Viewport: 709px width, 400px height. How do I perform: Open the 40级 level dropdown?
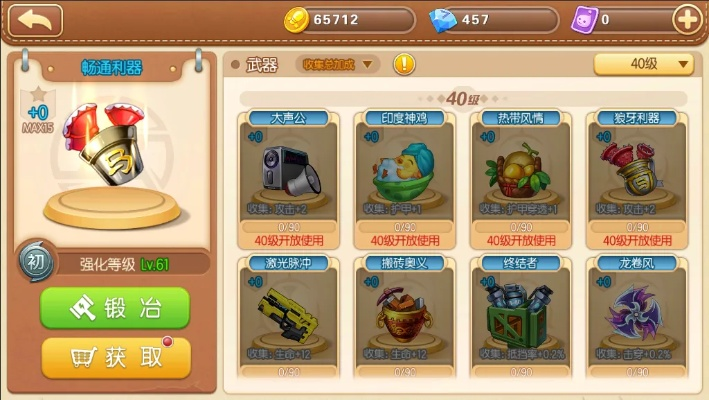tap(644, 64)
